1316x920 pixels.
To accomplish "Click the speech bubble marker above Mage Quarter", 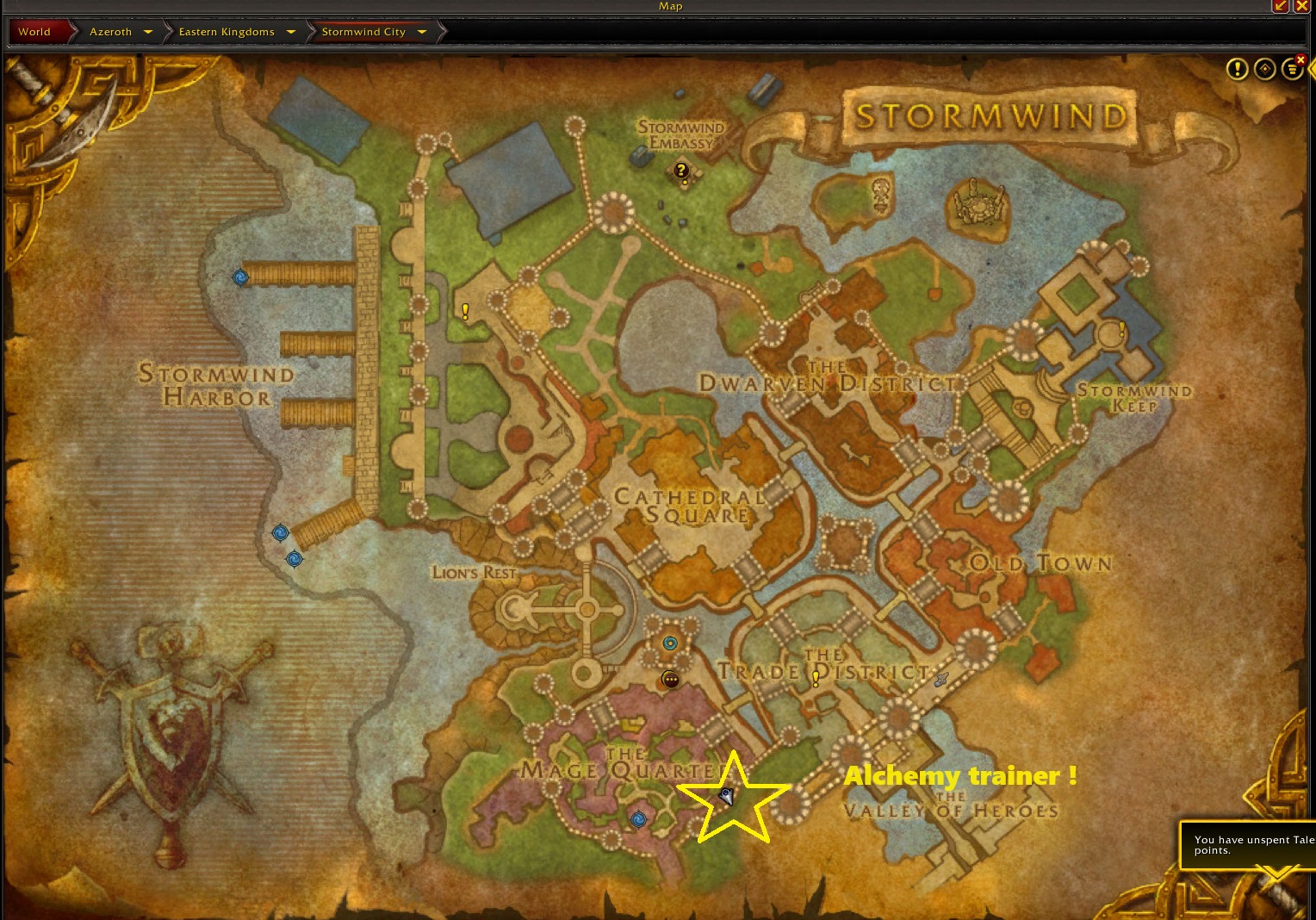I will pyautogui.click(x=670, y=680).
